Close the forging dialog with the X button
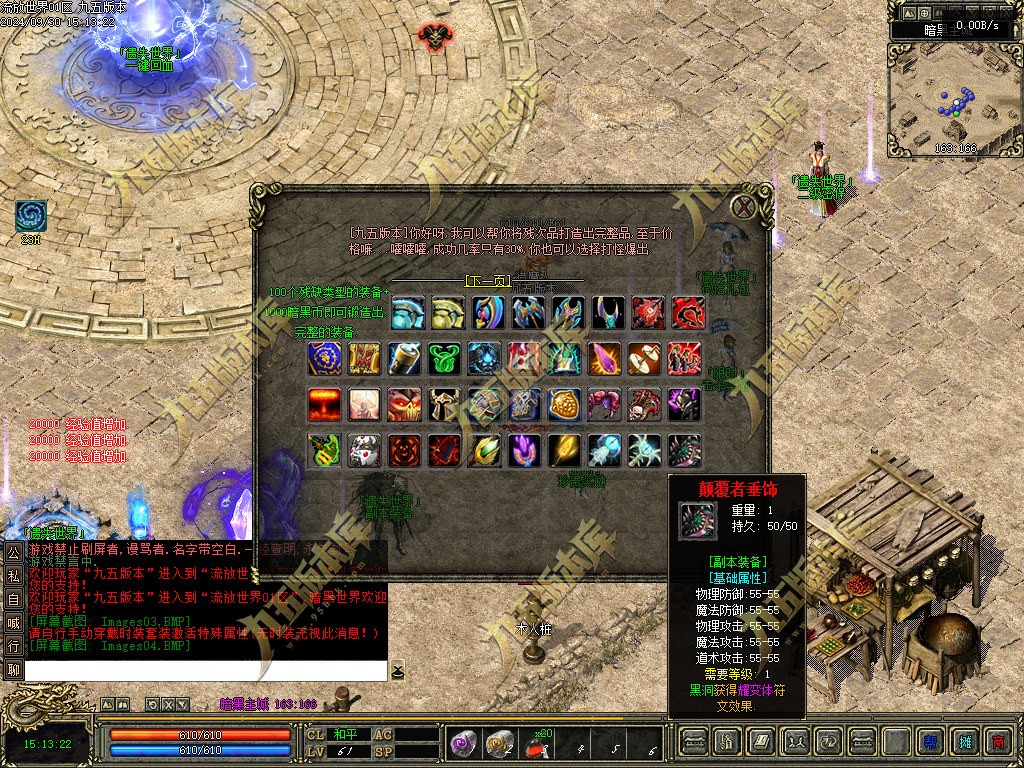The height and width of the screenshot is (768, 1024). tap(744, 207)
